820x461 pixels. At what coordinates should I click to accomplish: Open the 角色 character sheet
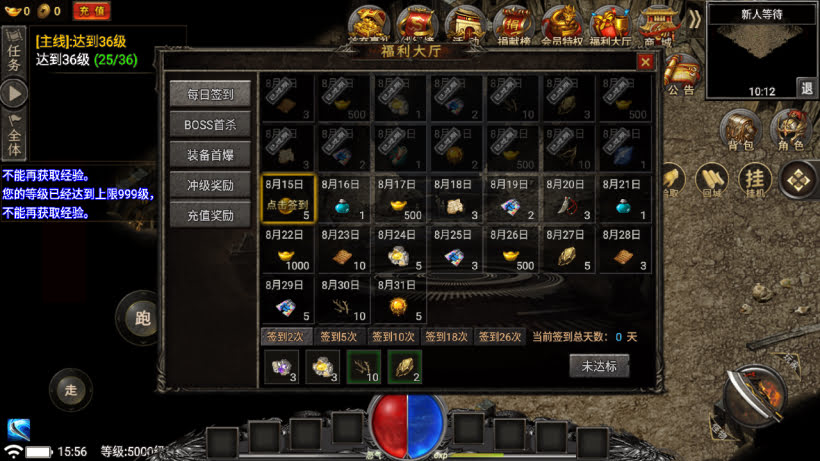coord(791,131)
